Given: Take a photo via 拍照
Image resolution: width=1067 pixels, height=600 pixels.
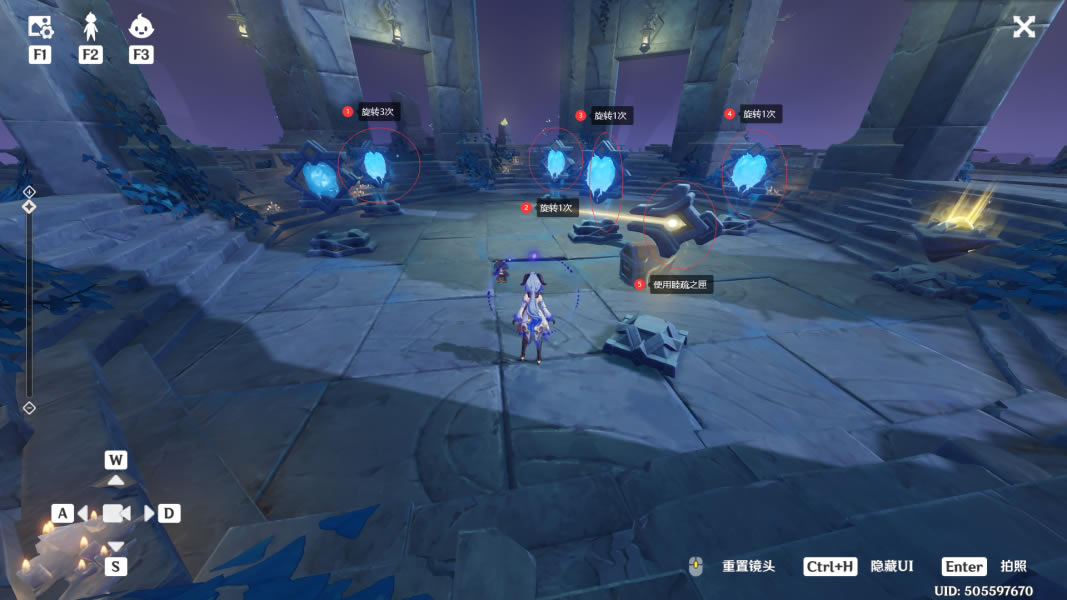Looking at the screenshot, I should coord(1013,566).
